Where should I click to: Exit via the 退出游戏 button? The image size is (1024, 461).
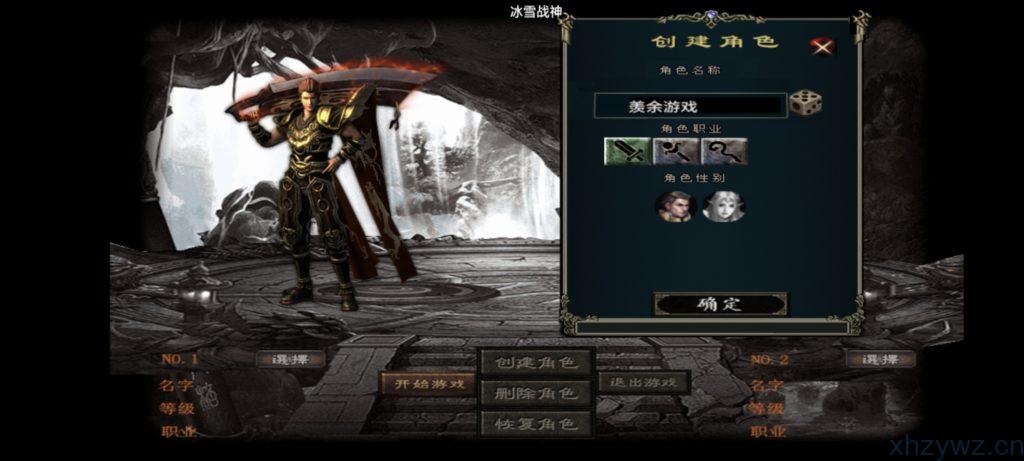644,382
